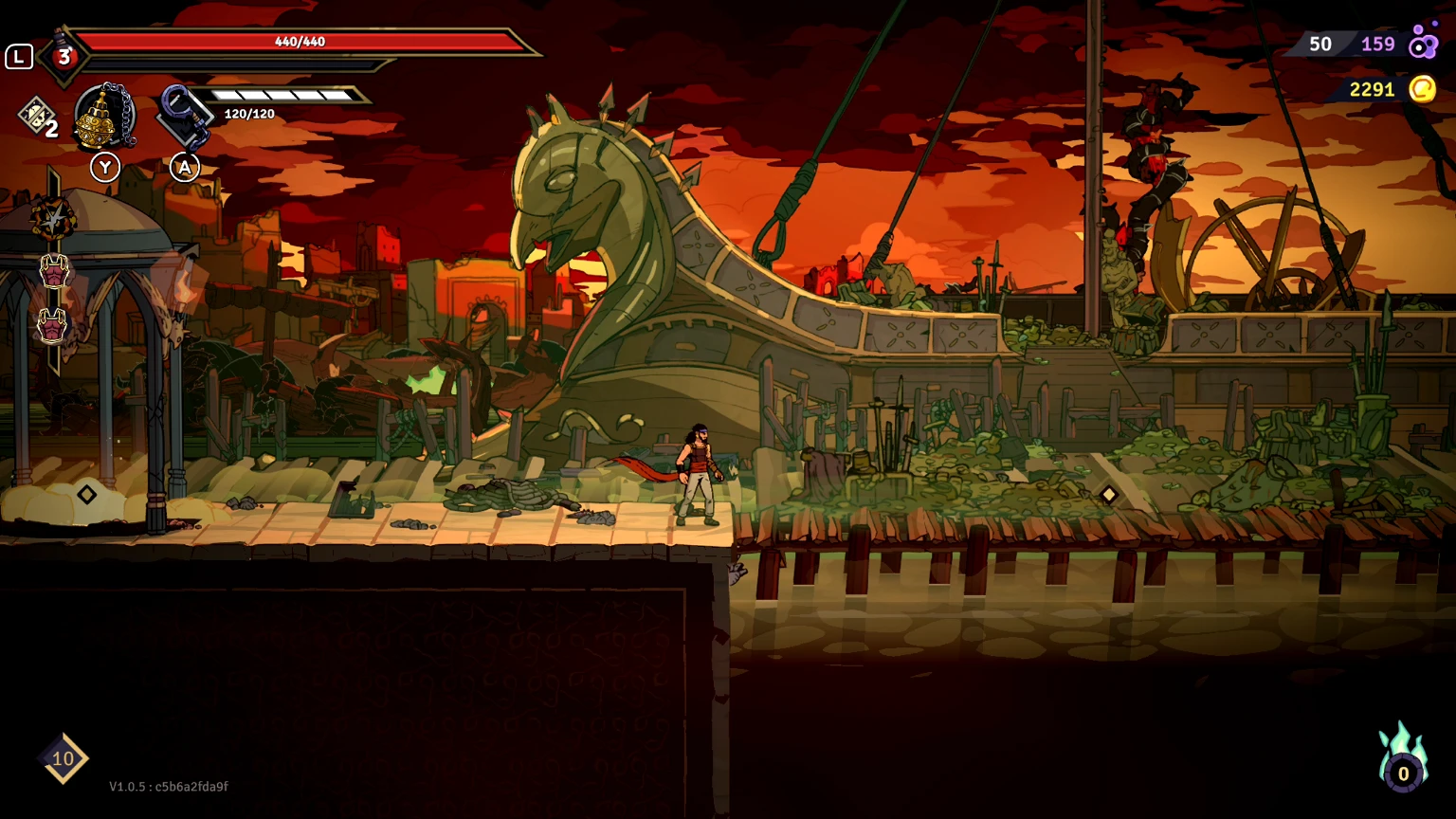
Task: Click the 10 diamond counter bottom left
Action: click(x=63, y=758)
